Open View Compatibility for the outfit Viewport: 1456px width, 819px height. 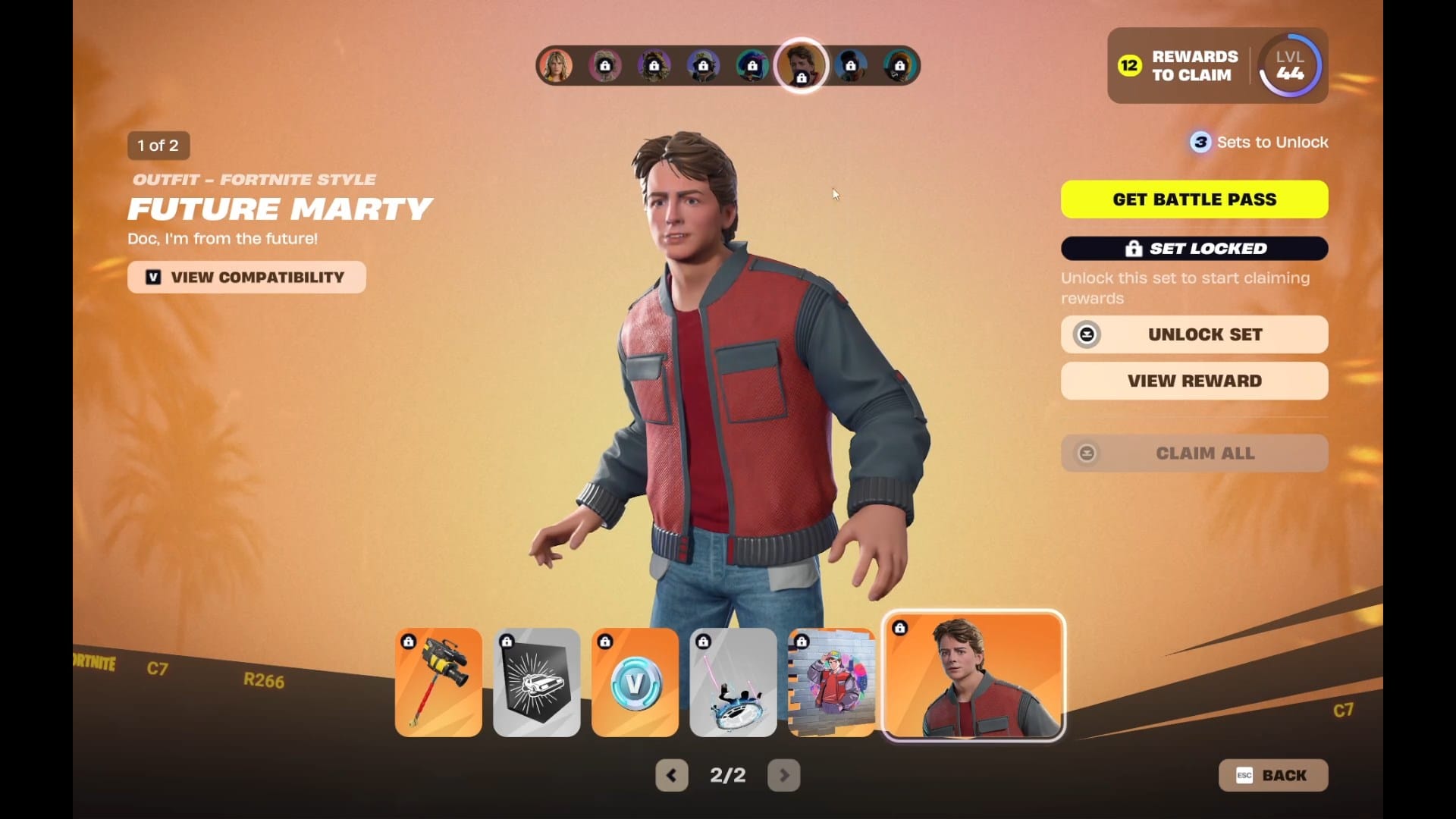click(x=246, y=278)
